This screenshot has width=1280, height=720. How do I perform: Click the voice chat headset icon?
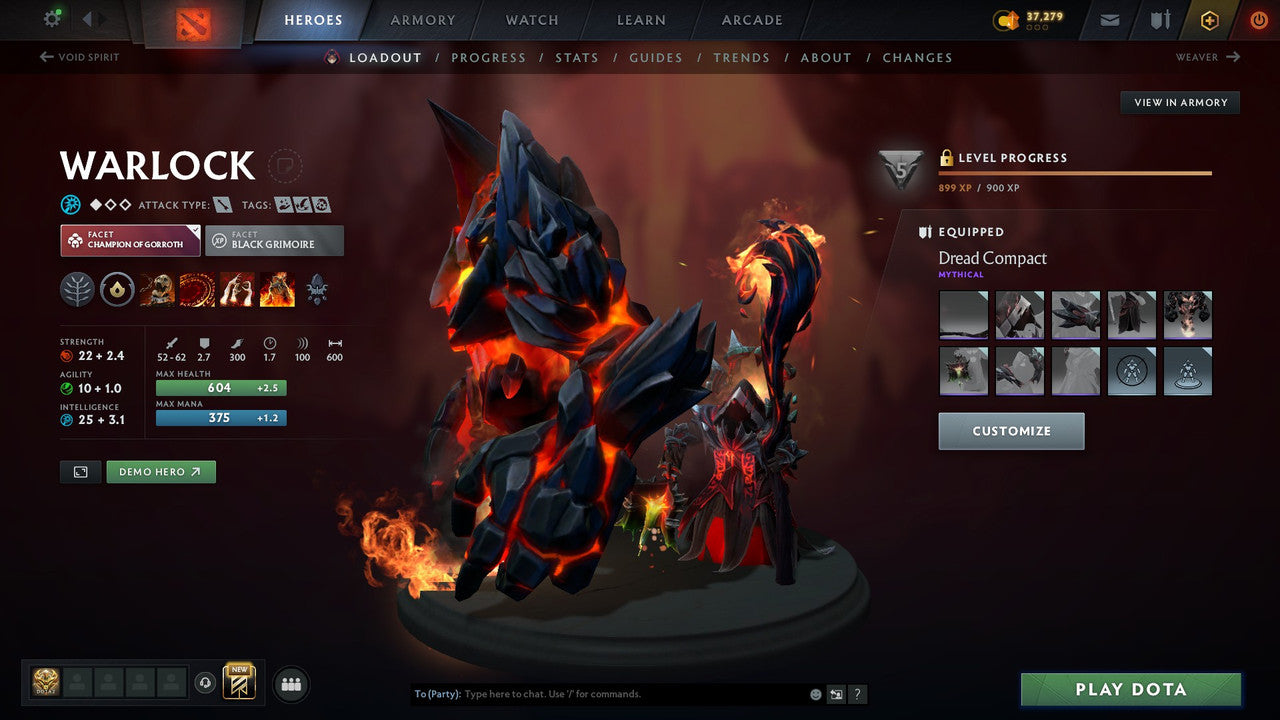tap(205, 684)
